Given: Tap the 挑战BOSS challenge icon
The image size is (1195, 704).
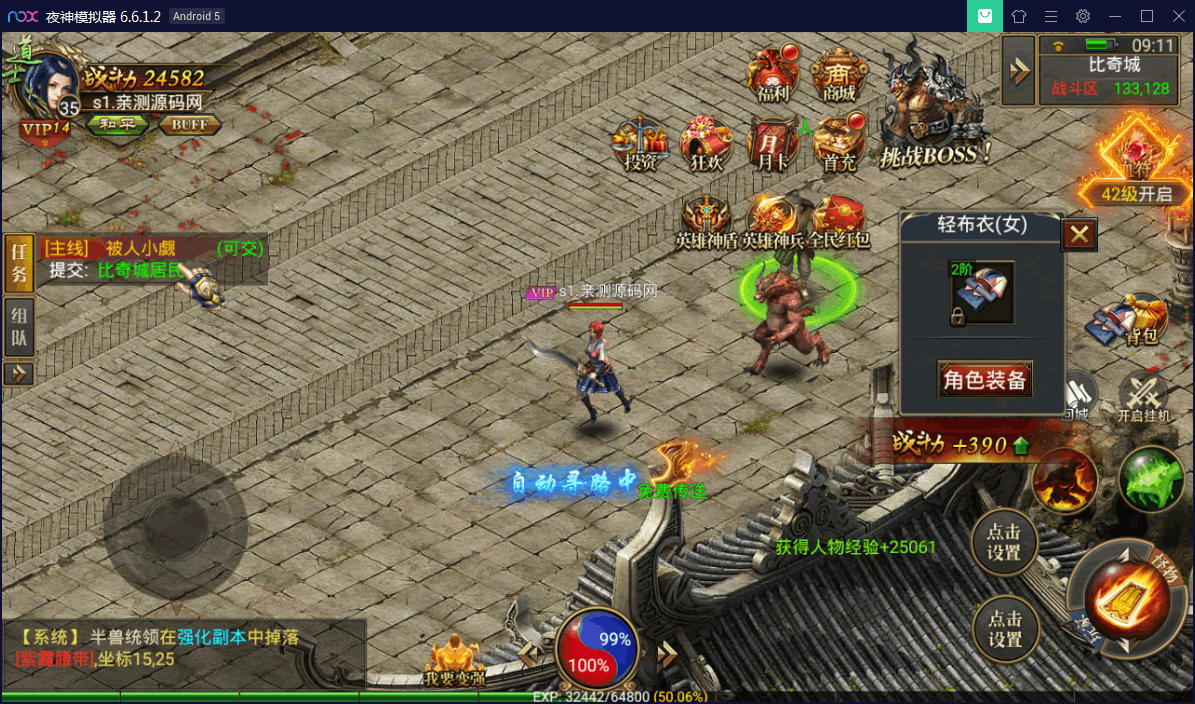Looking at the screenshot, I should [x=933, y=110].
